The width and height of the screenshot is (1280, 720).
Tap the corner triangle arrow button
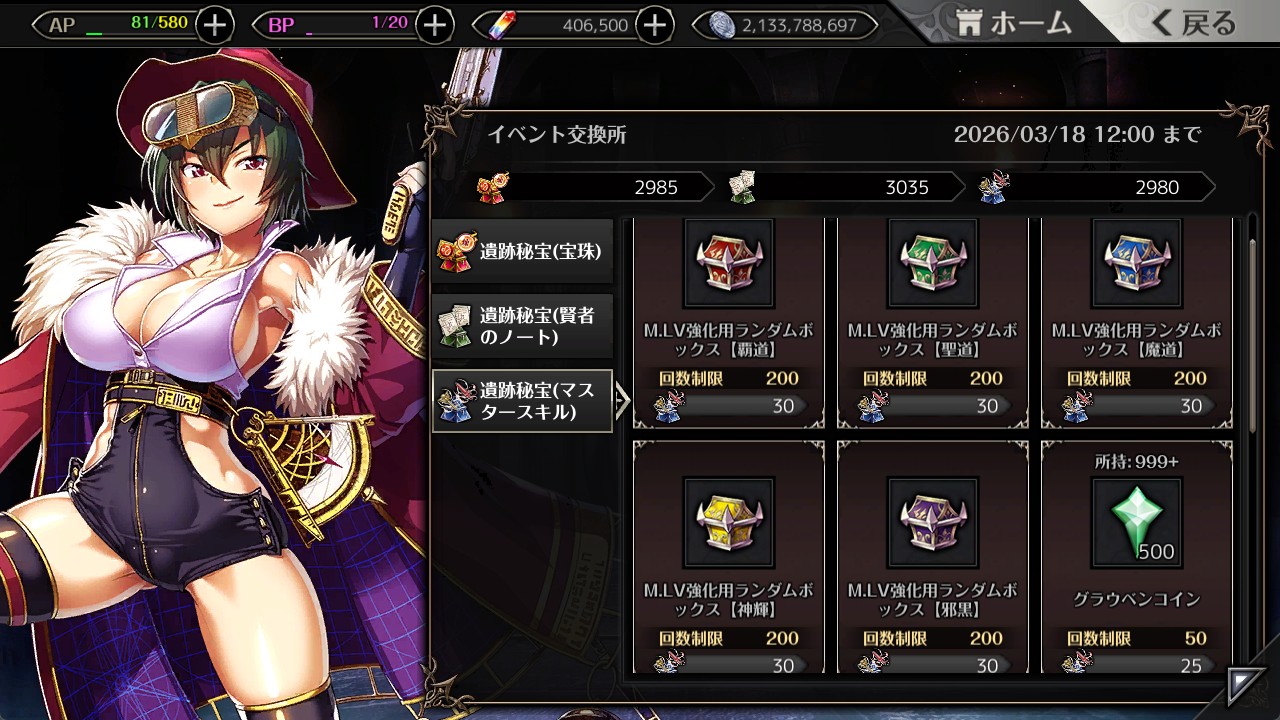pos(1245,684)
